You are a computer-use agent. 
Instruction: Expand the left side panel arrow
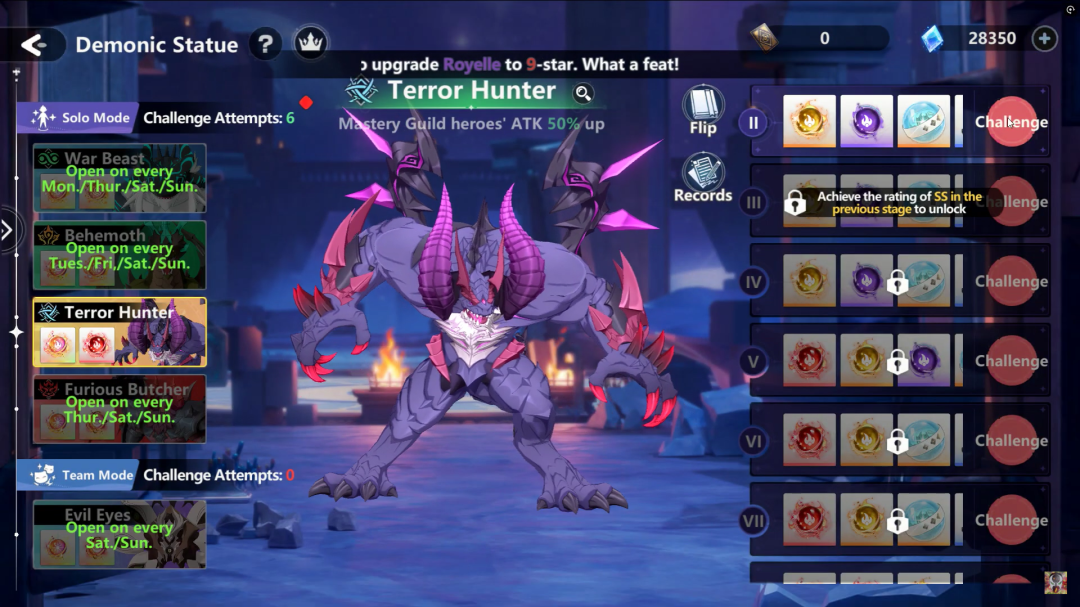point(7,231)
